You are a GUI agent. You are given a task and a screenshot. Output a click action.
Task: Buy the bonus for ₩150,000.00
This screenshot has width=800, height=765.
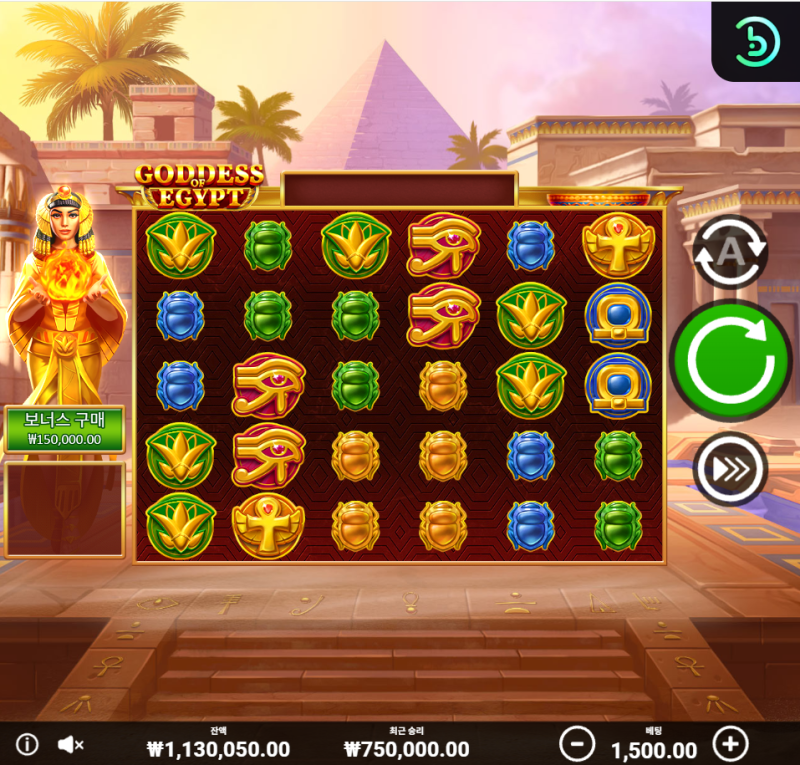[x=65, y=428]
